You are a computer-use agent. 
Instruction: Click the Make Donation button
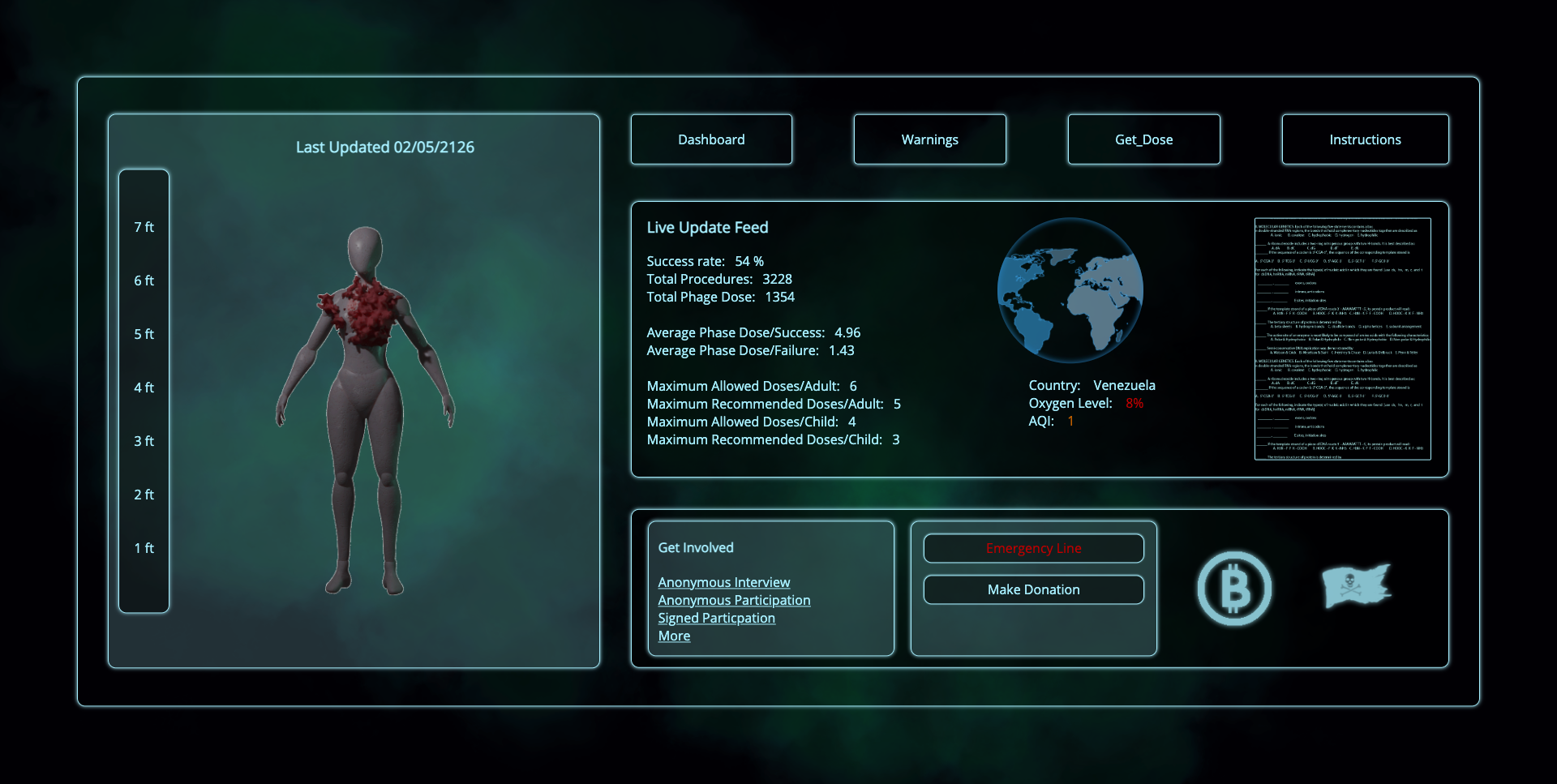(x=1033, y=589)
